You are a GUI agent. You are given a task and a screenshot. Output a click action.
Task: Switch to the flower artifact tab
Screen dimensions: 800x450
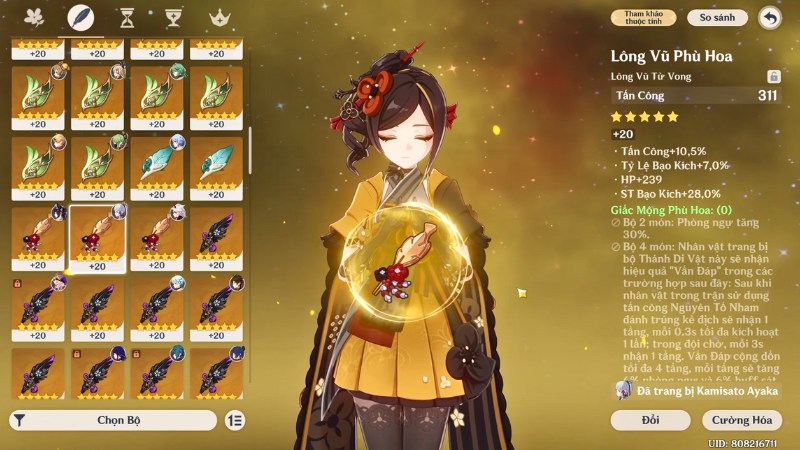click(35, 17)
